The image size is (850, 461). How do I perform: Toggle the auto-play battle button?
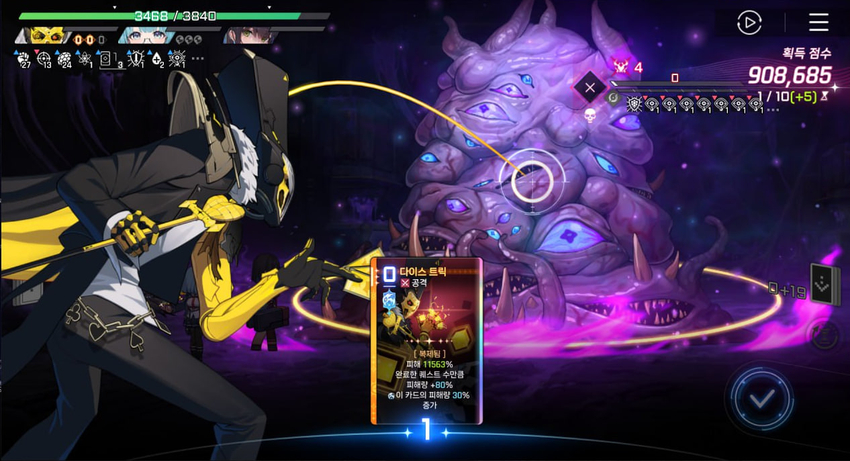(749, 22)
